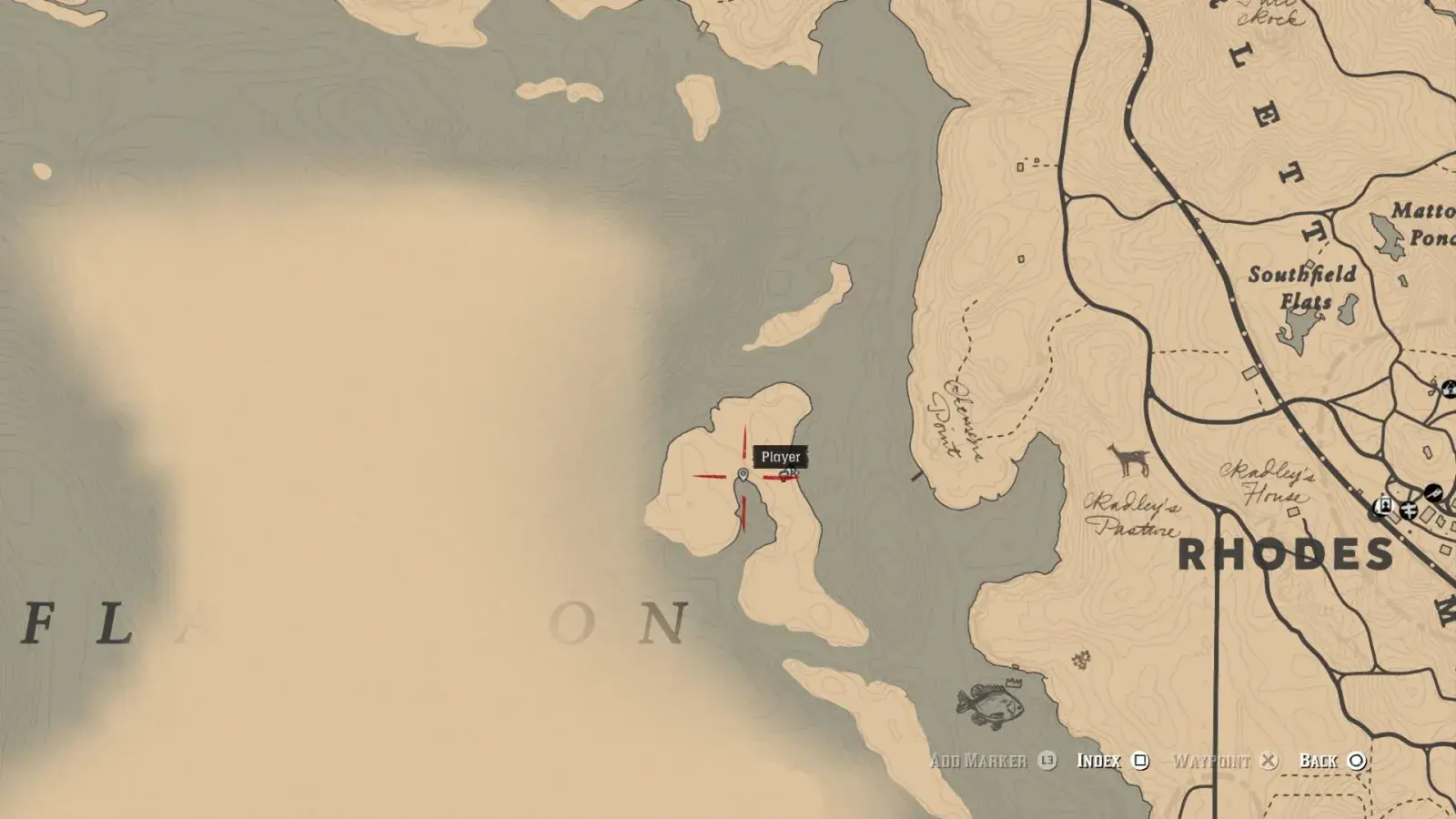1456x819 pixels.
Task: Select the Player location pin marker
Action: pos(743,475)
